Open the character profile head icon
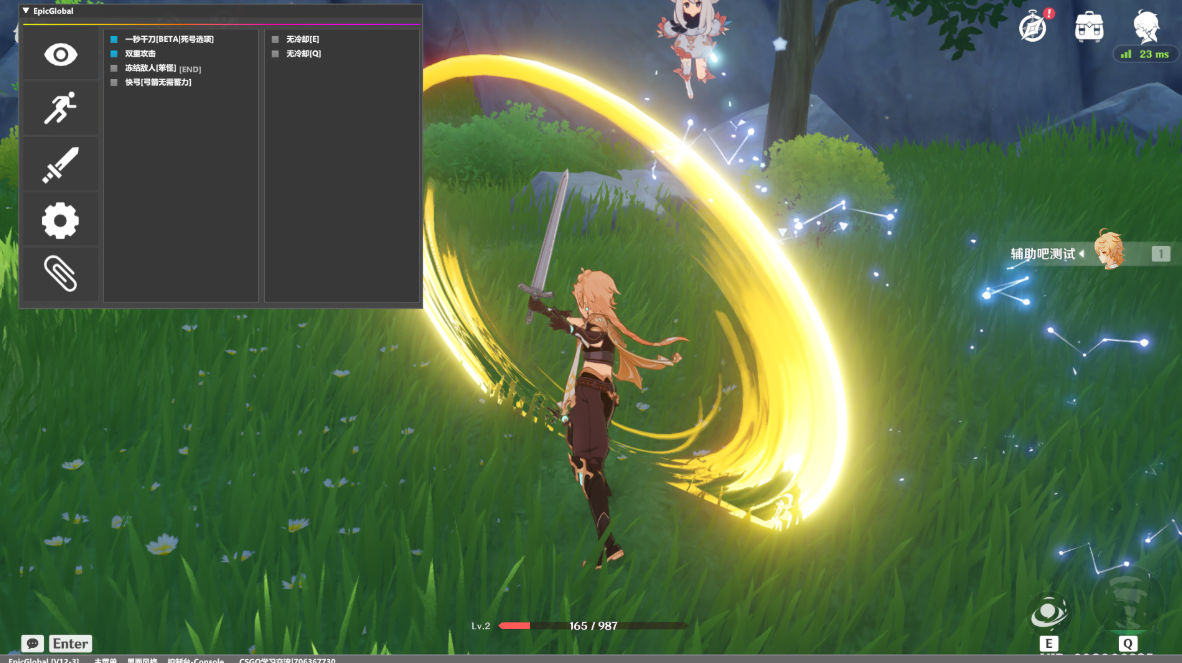The width and height of the screenshot is (1182, 663). 1146,26
